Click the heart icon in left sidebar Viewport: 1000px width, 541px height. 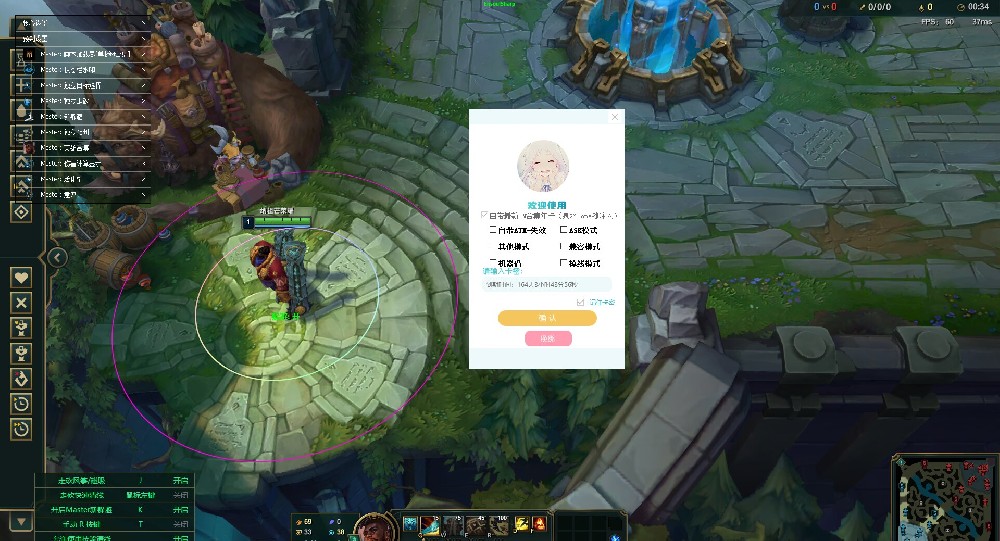click(22, 277)
